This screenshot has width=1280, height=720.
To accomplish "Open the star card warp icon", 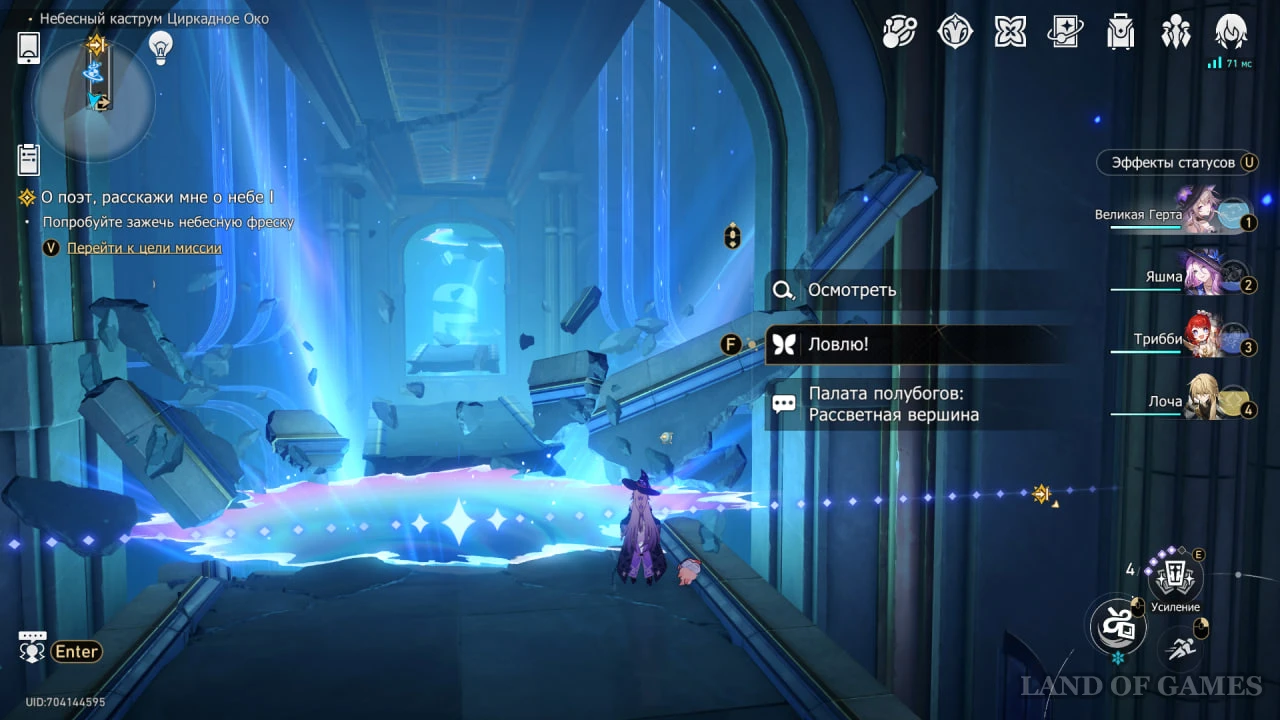I will point(1065,32).
